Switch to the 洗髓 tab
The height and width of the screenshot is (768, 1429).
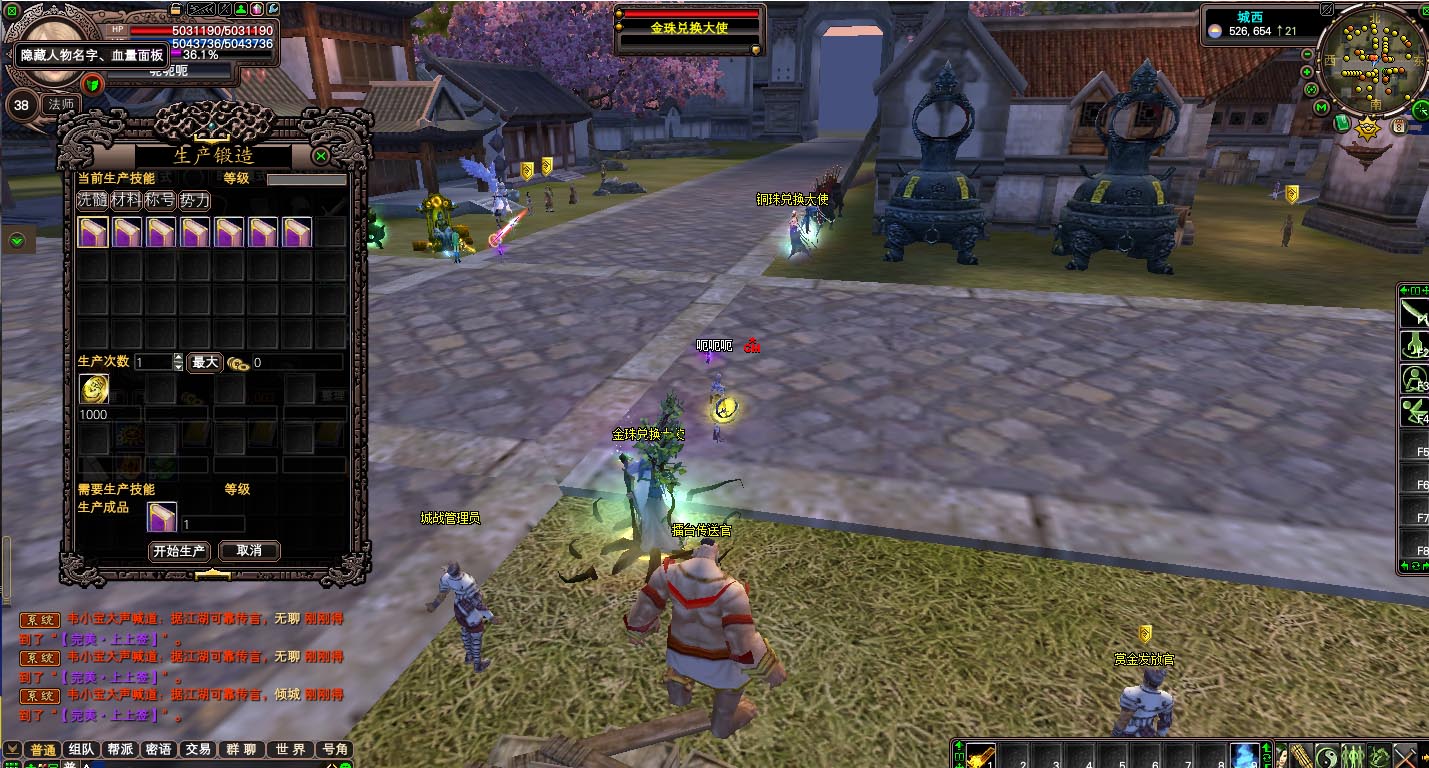(92, 200)
